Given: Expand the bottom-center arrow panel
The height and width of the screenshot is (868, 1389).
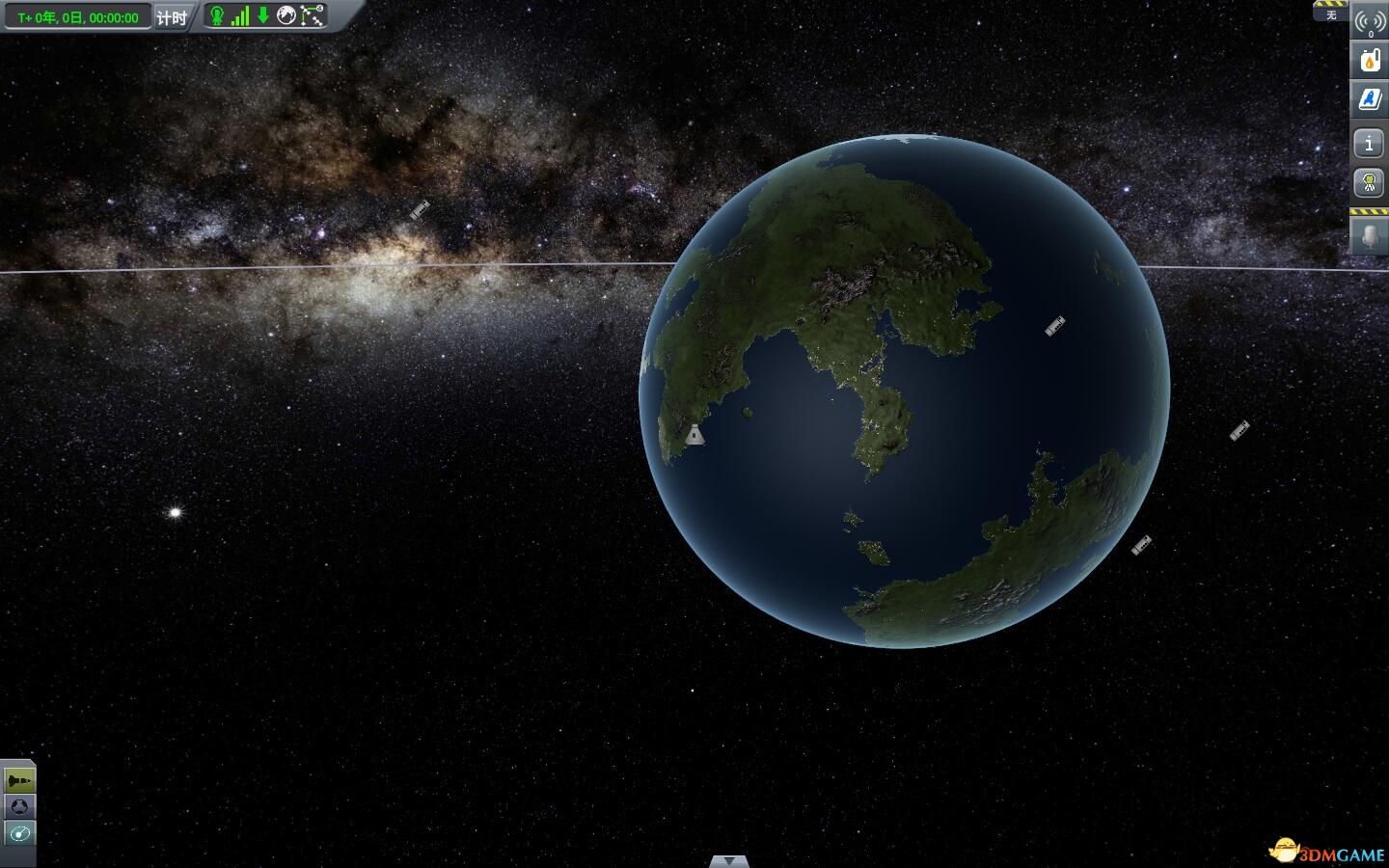Looking at the screenshot, I should (x=728, y=860).
